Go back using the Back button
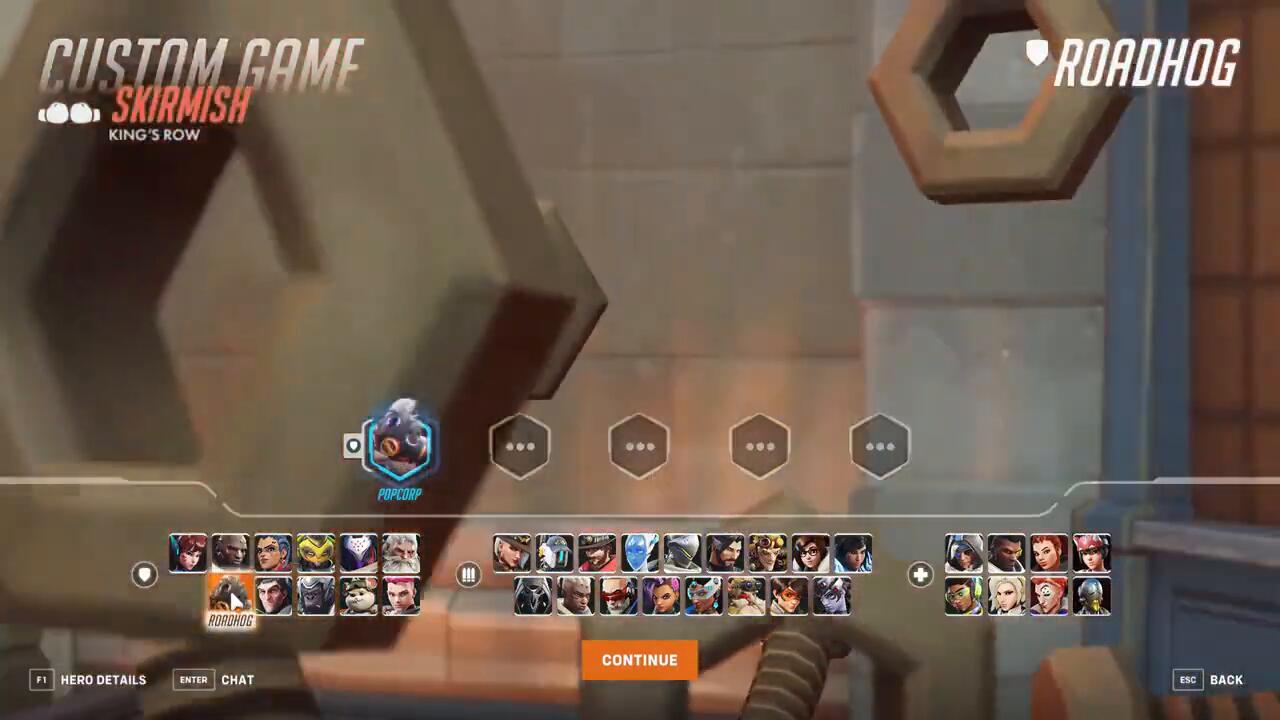This screenshot has width=1280, height=720. click(x=1208, y=680)
